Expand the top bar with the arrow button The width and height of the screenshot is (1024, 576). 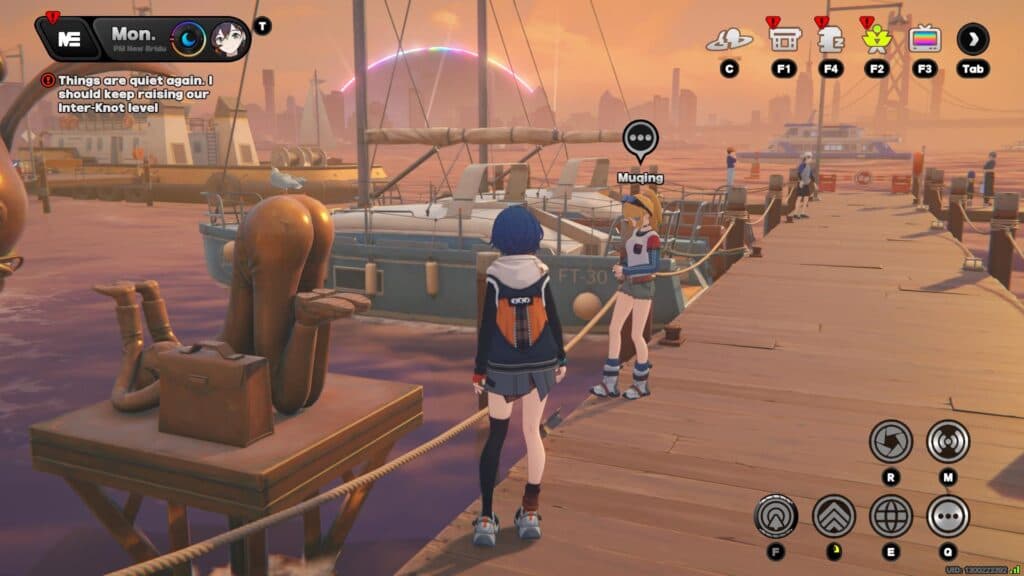973,39
